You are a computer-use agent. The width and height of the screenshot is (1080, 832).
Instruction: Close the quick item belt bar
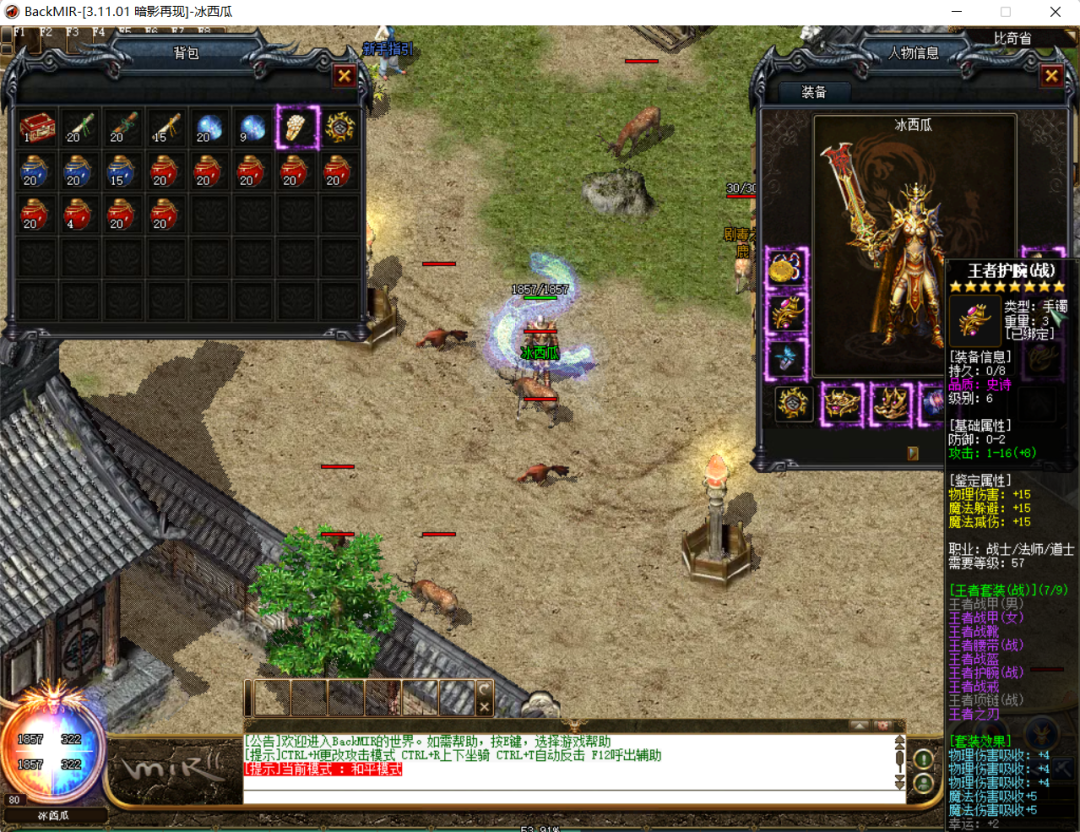click(x=484, y=707)
